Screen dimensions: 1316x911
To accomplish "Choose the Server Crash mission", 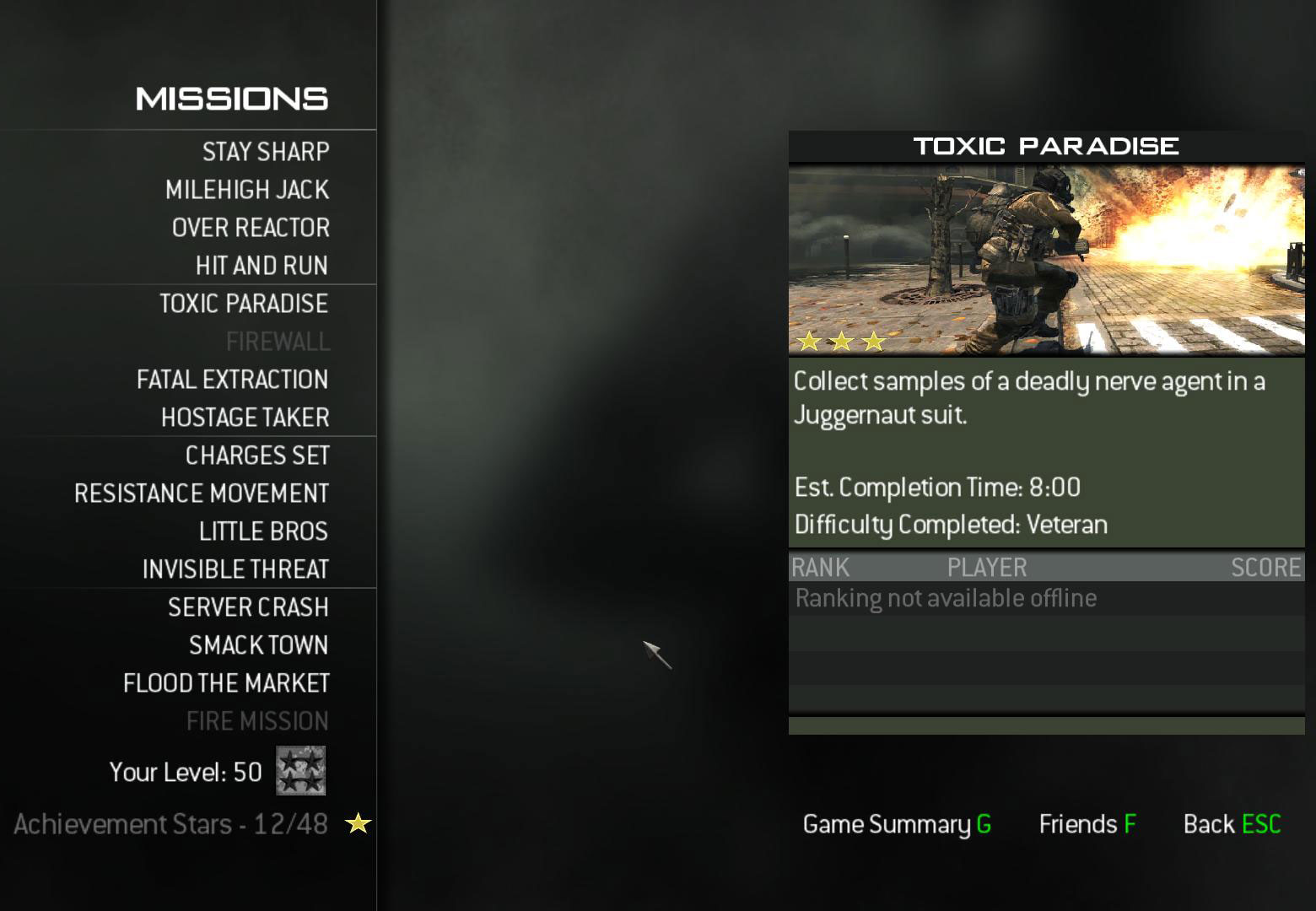I will tap(248, 607).
